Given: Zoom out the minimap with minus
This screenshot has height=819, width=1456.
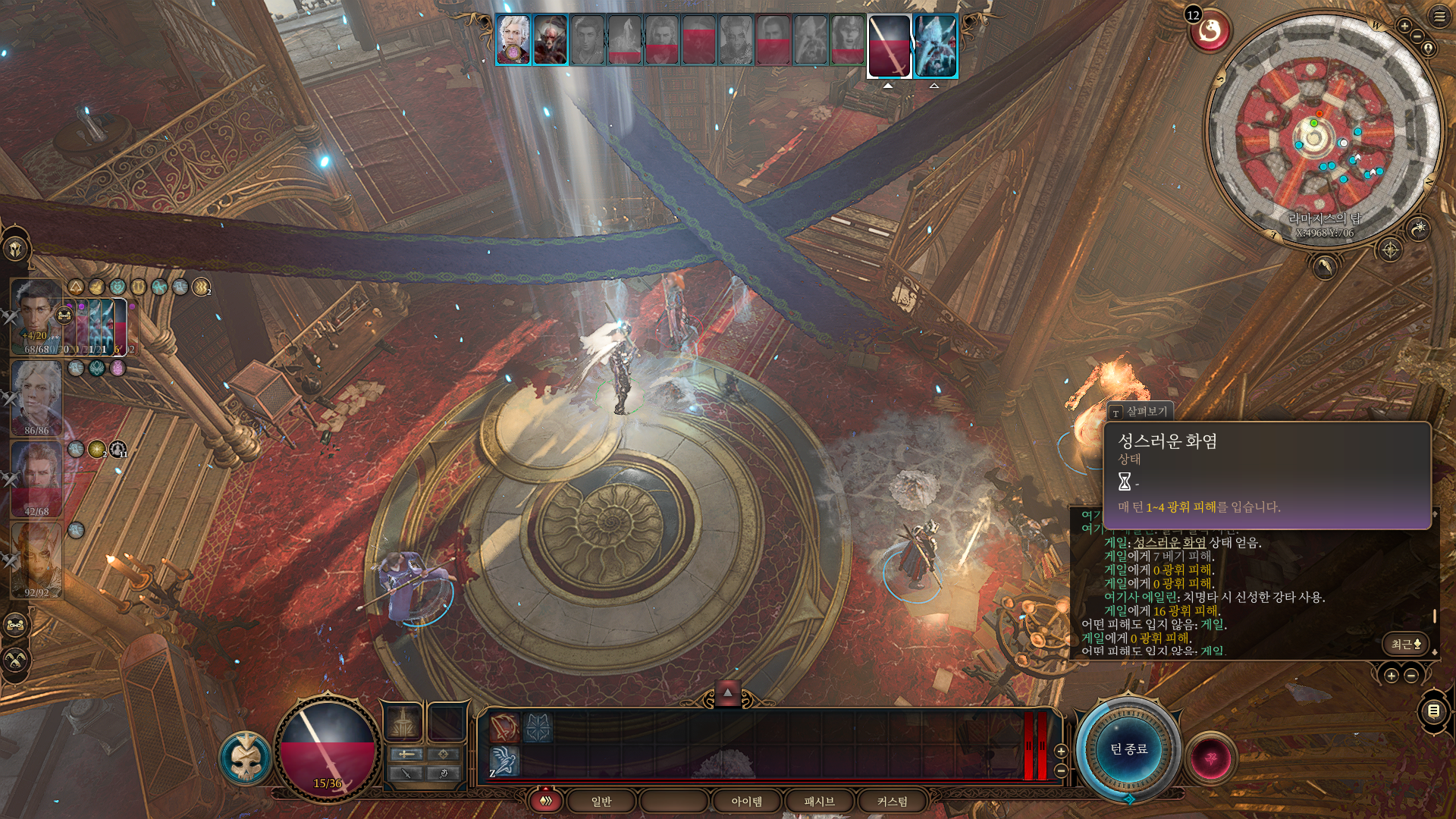Looking at the screenshot, I should tap(1417, 37).
